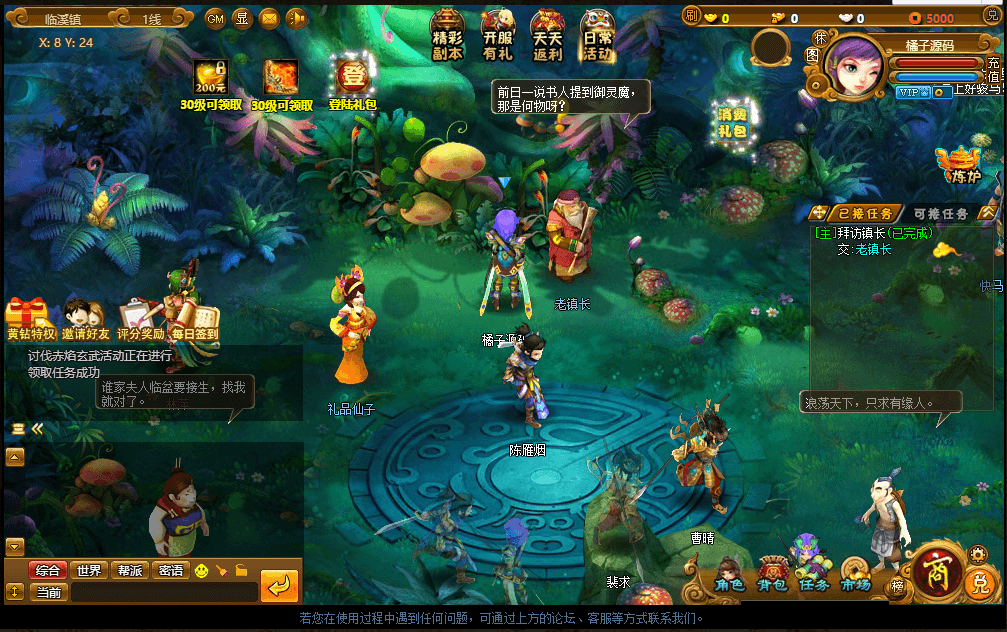1007x632 pixels.
Task: Open the 日常活动 daily activities
Action: [598, 38]
